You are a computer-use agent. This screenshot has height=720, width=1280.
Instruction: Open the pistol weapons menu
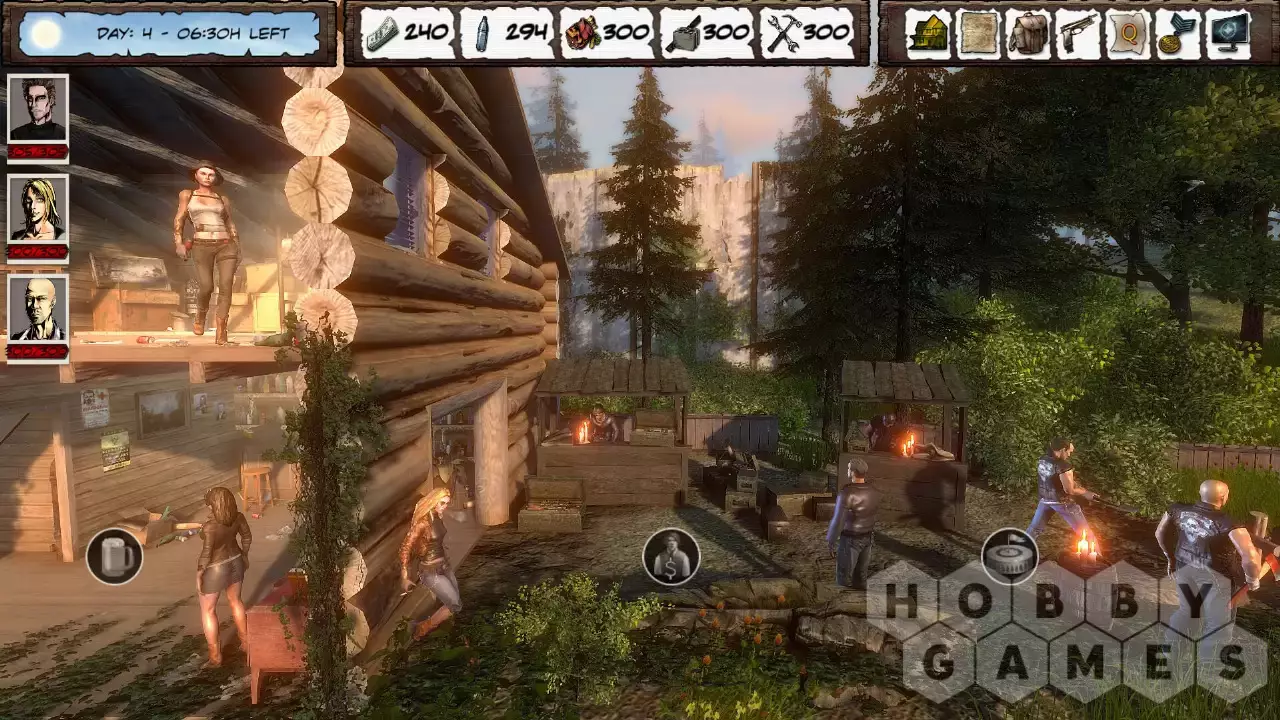pos(1078,34)
